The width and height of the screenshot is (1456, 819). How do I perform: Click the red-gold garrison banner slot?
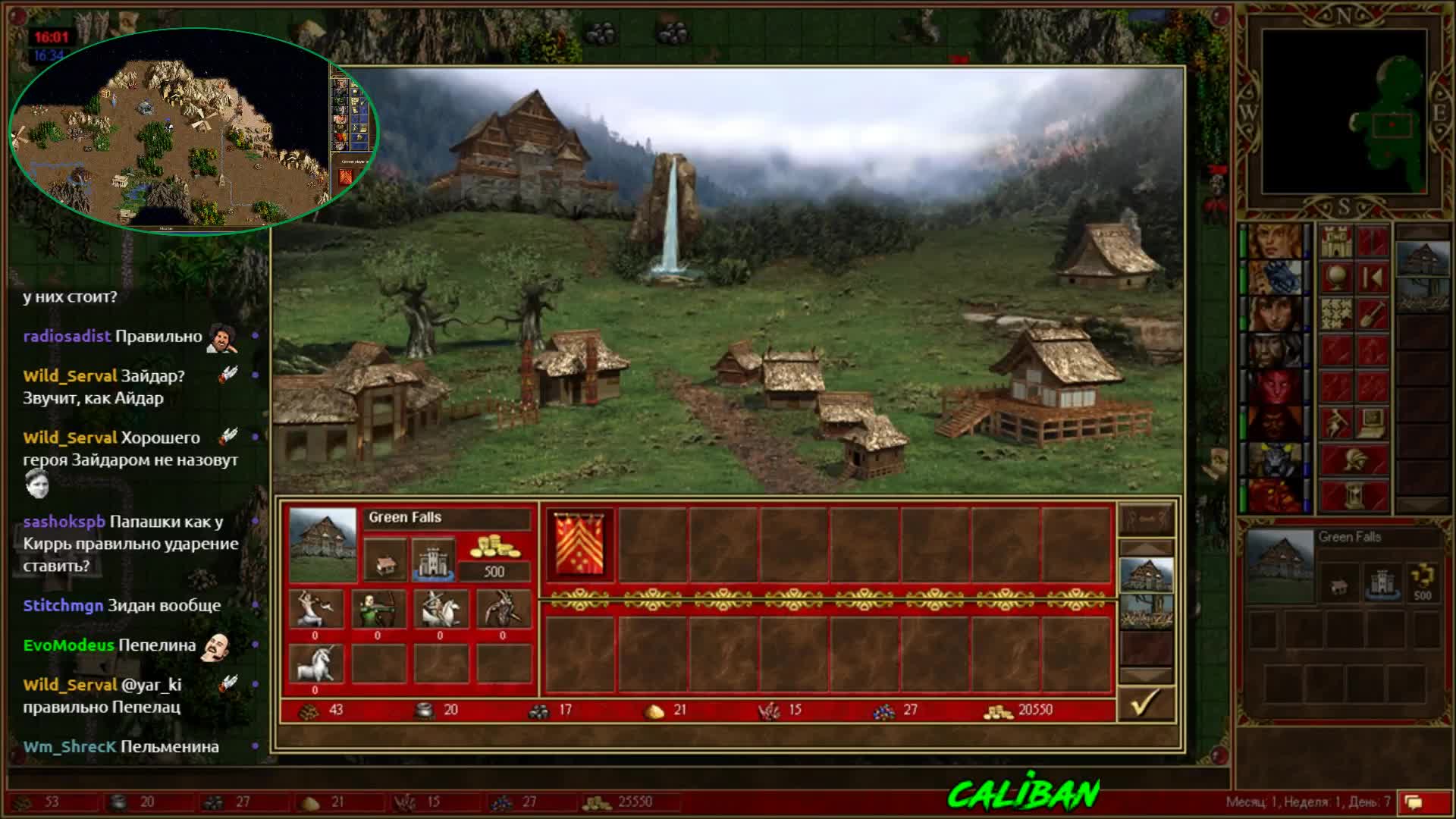coord(580,544)
